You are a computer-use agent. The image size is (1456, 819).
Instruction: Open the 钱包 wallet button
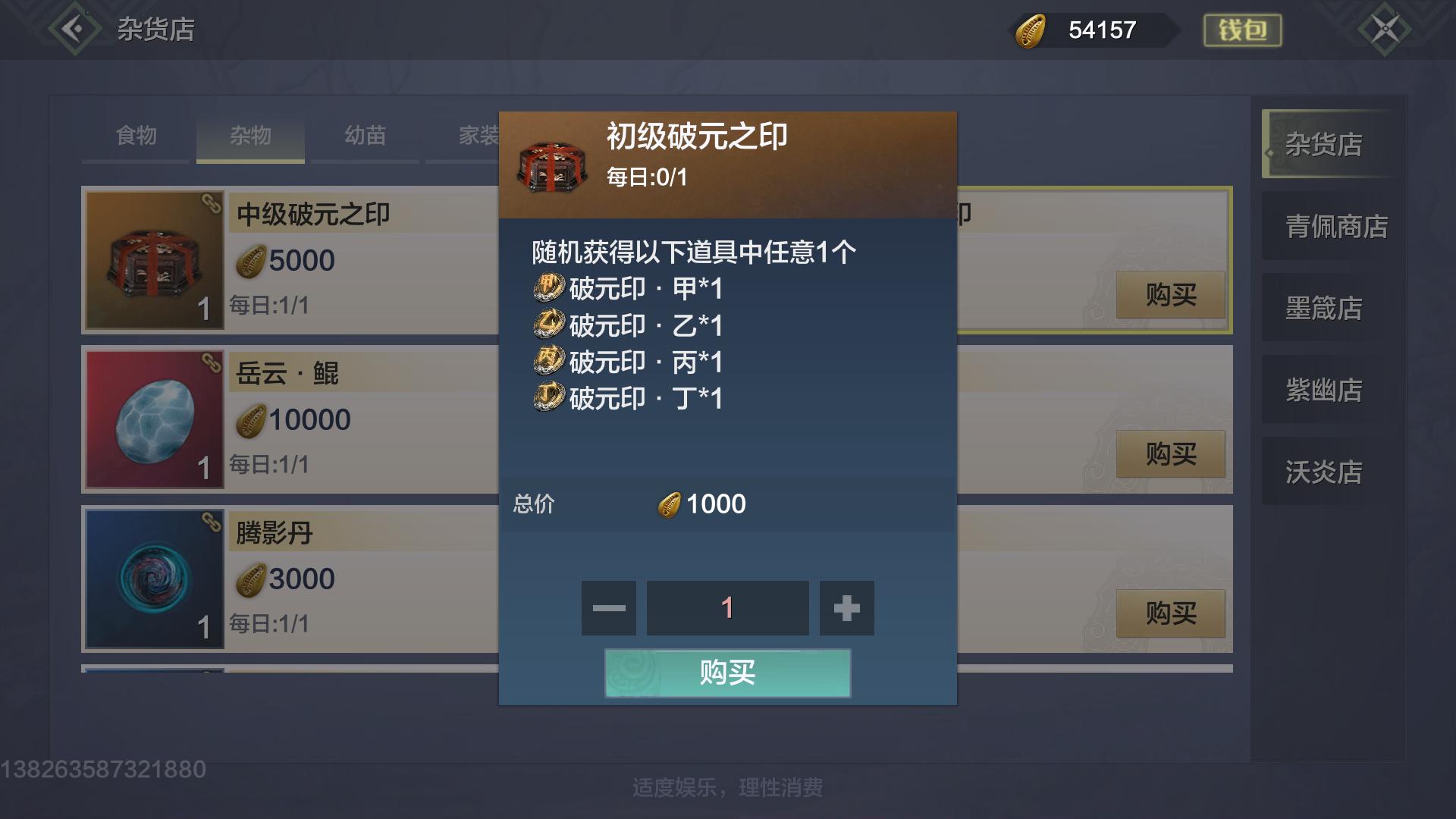[1242, 30]
